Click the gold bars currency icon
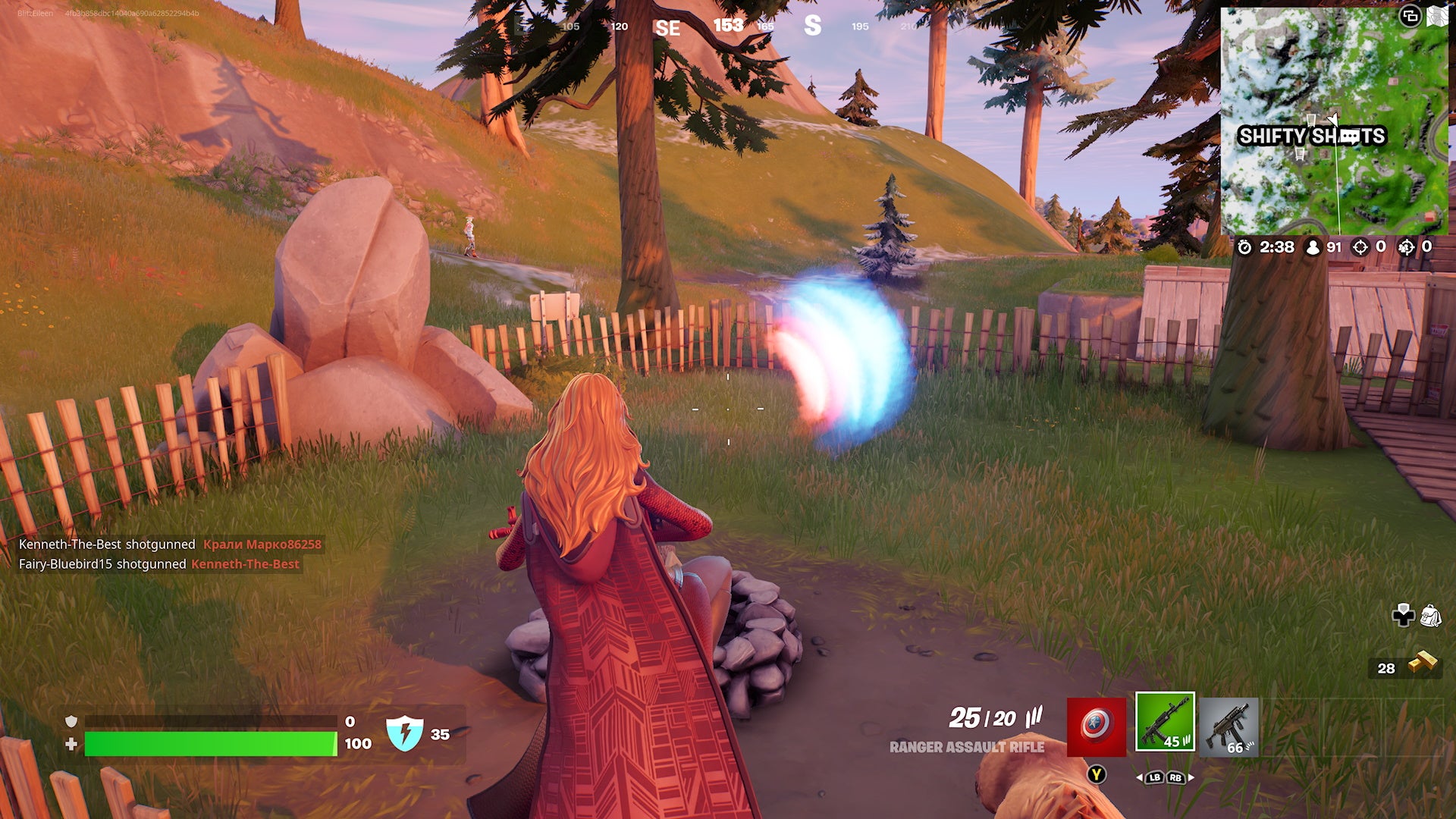 [1423, 661]
